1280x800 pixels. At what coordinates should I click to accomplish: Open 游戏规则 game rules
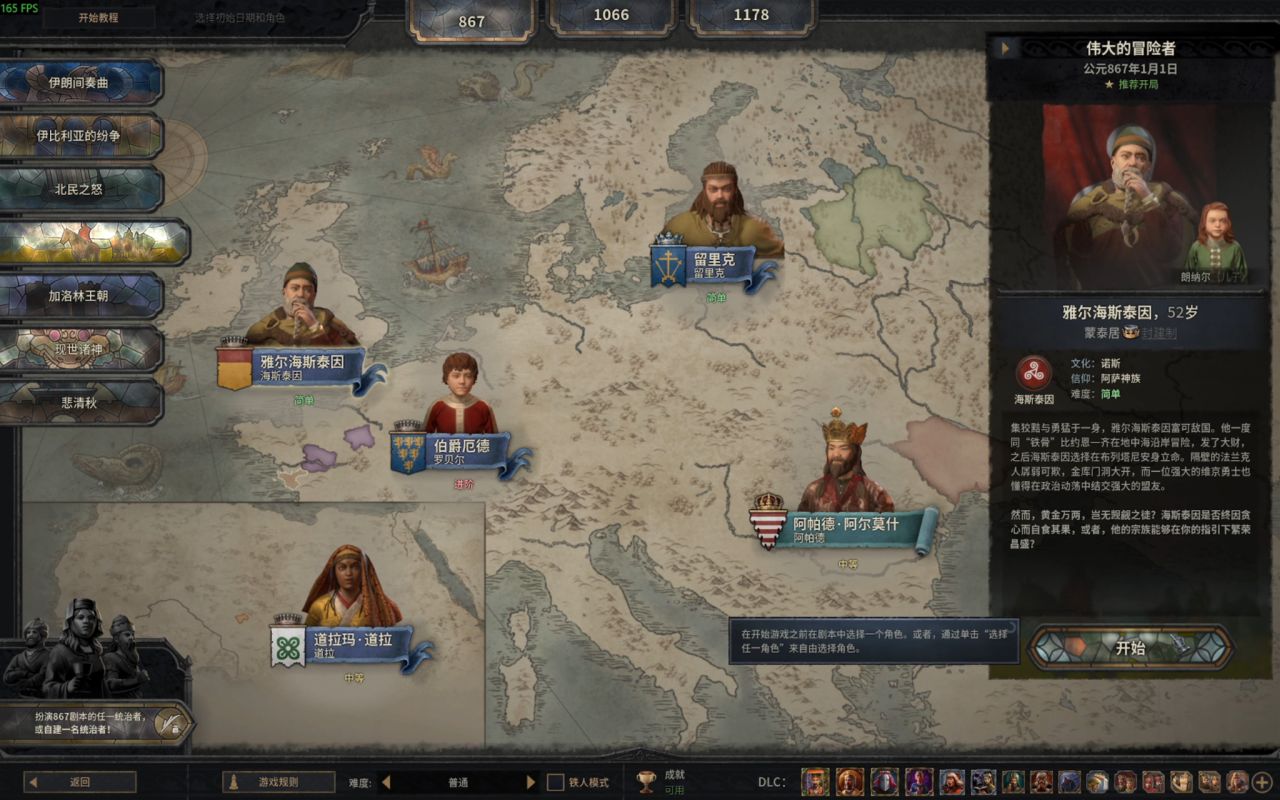point(278,782)
